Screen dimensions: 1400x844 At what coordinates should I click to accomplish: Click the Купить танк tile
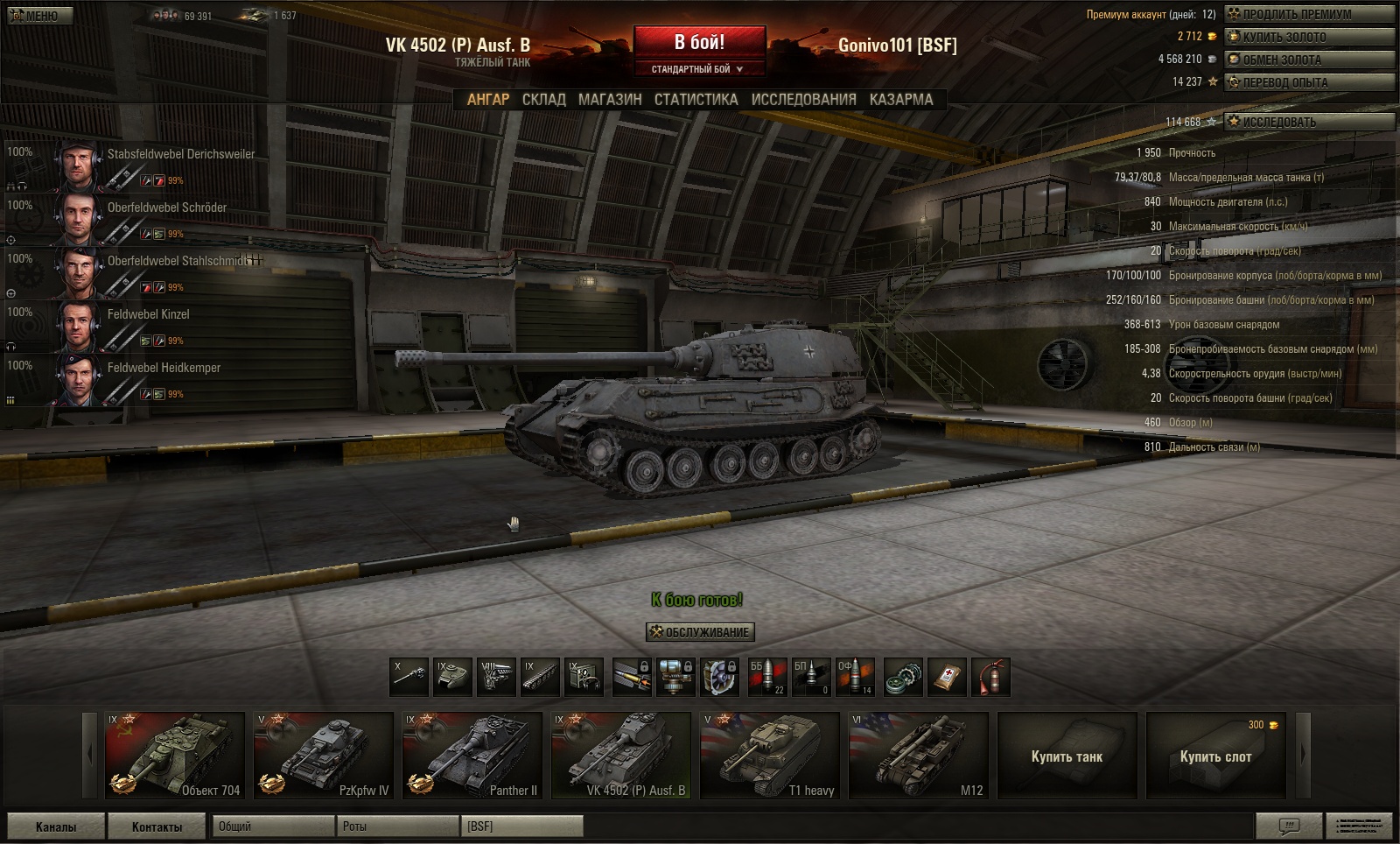(1067, 756)
